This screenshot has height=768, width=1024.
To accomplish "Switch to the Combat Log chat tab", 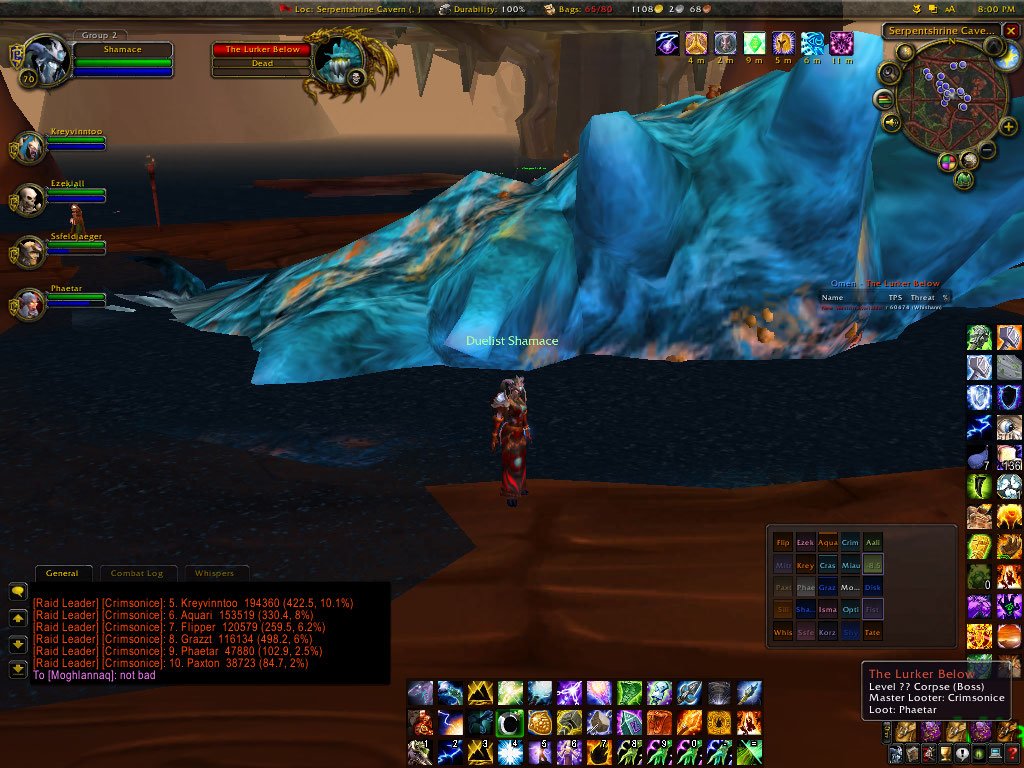I will point(137,573).
